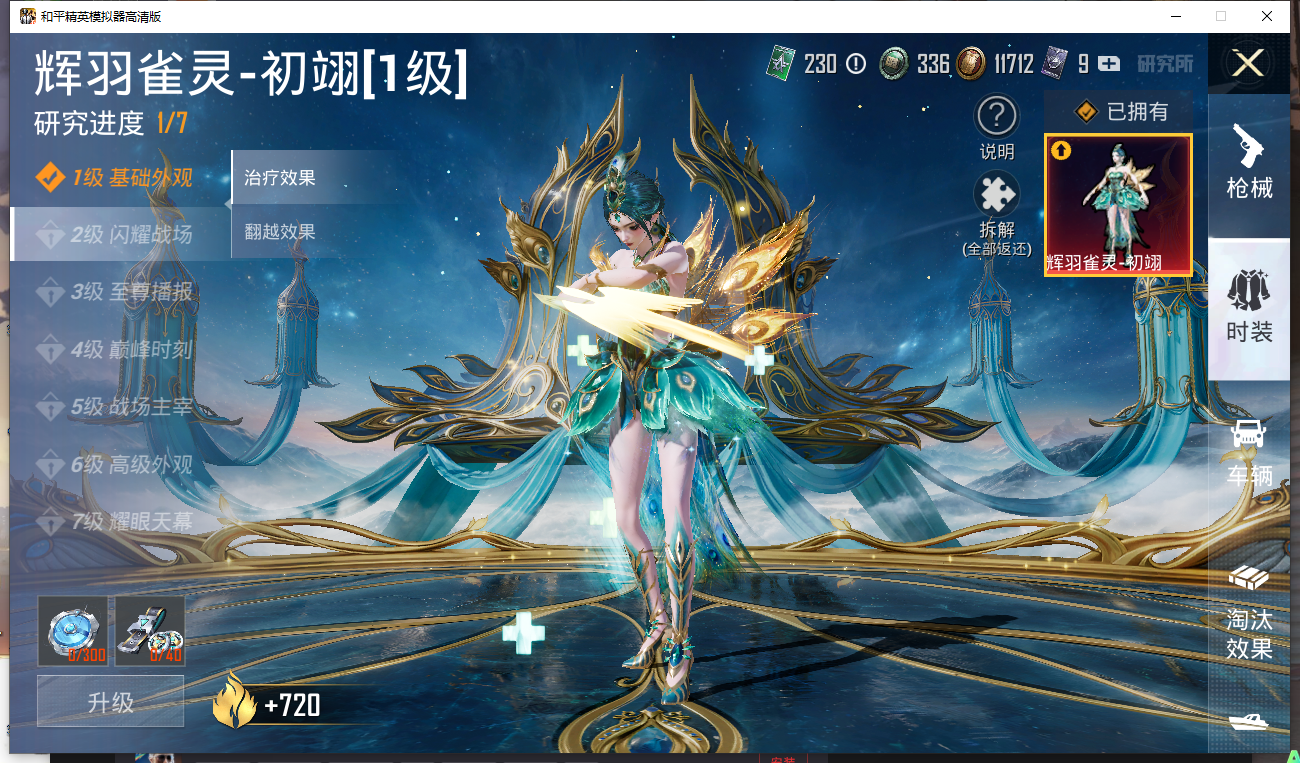Select the 辉羽雀灵-初翊 outfit thumbnail
Viewport: 1300px width, 763px height.
[1118, 205]
